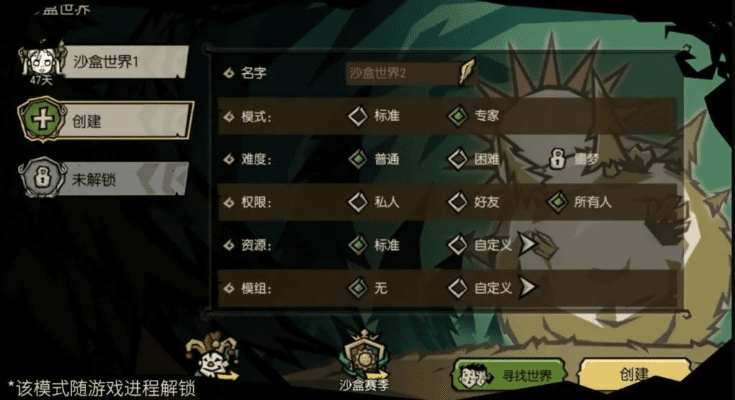The height and width of the screenshot is (400, 735).
Task: Open the 沙盒赛季 season badge
Action: 364,358
